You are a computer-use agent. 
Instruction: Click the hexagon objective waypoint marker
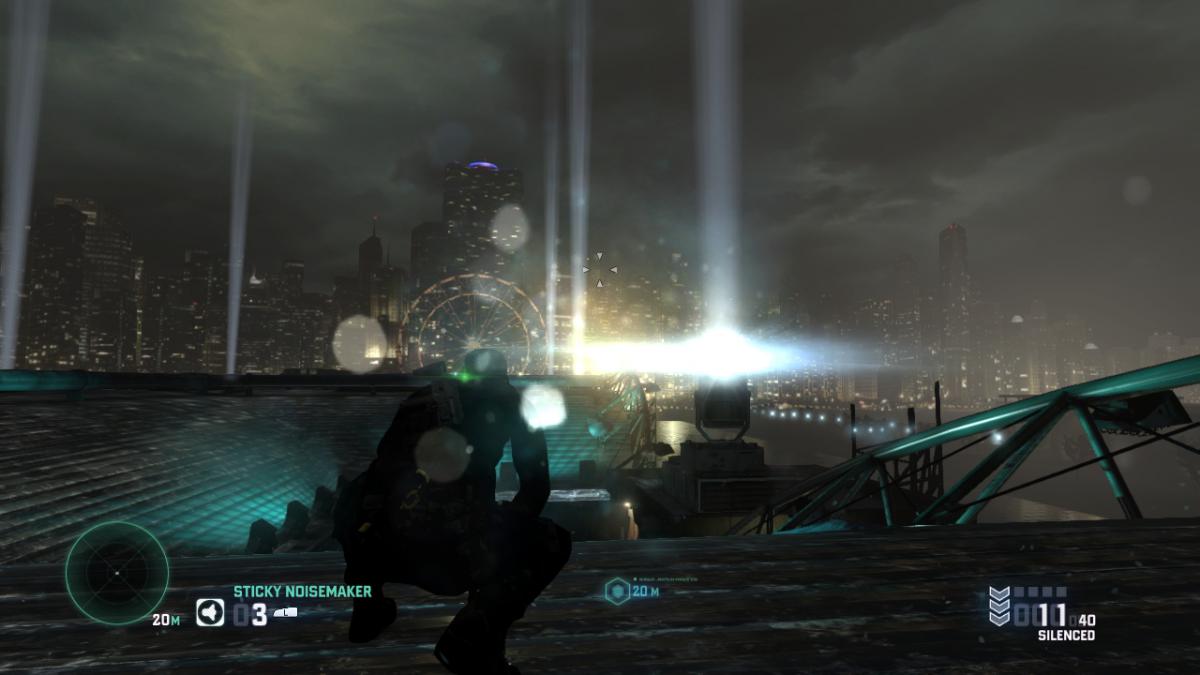(617, 591)
